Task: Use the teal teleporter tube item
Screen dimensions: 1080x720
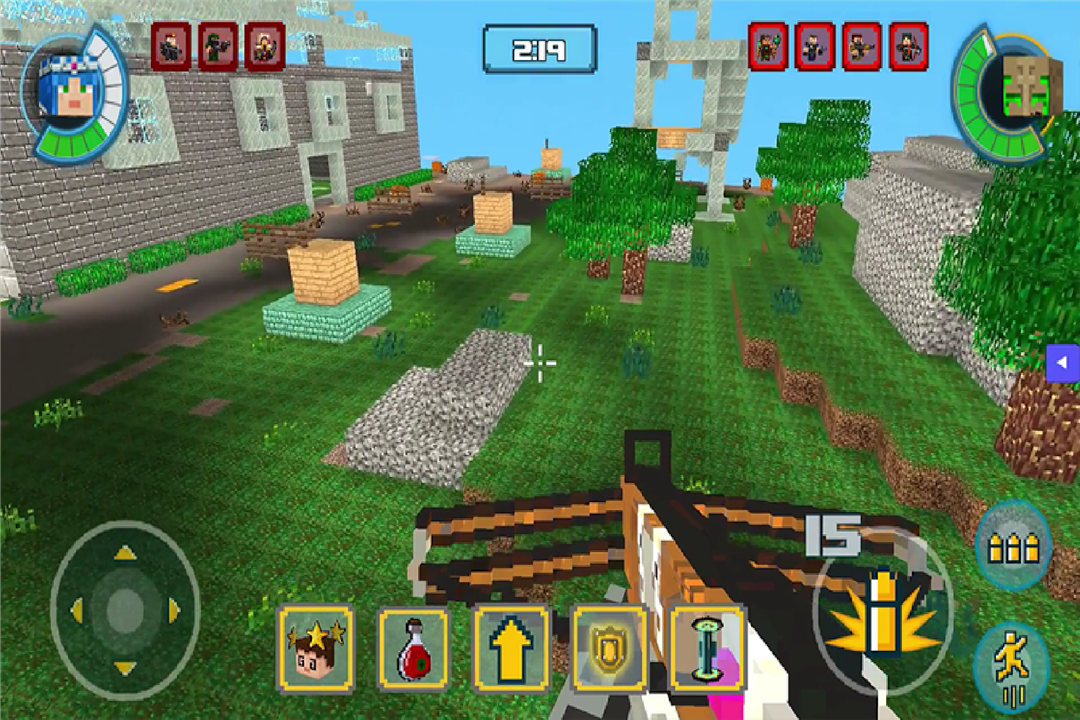Action: [707, 648]
